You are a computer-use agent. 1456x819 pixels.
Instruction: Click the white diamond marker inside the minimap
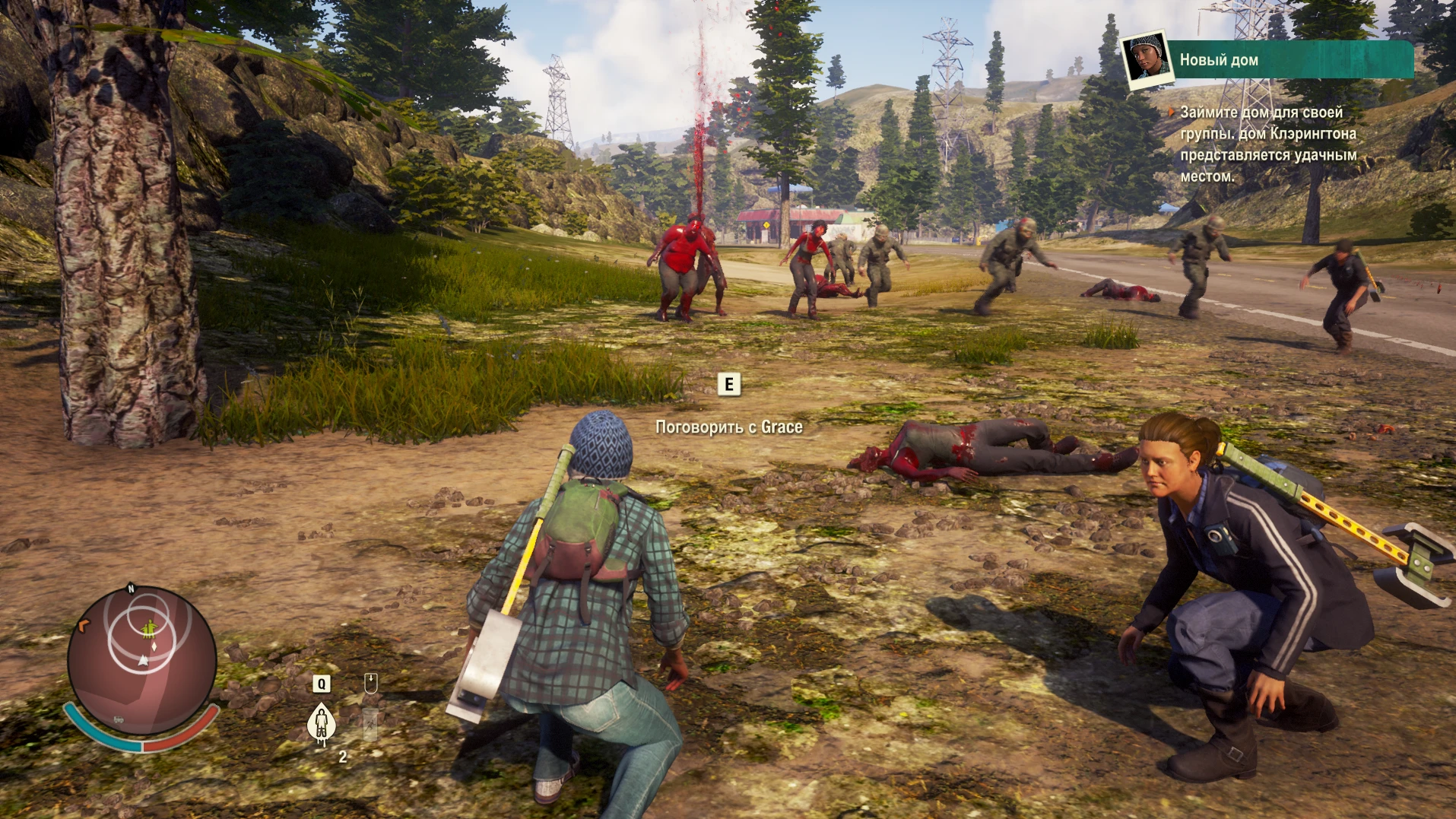pos(154,648)
